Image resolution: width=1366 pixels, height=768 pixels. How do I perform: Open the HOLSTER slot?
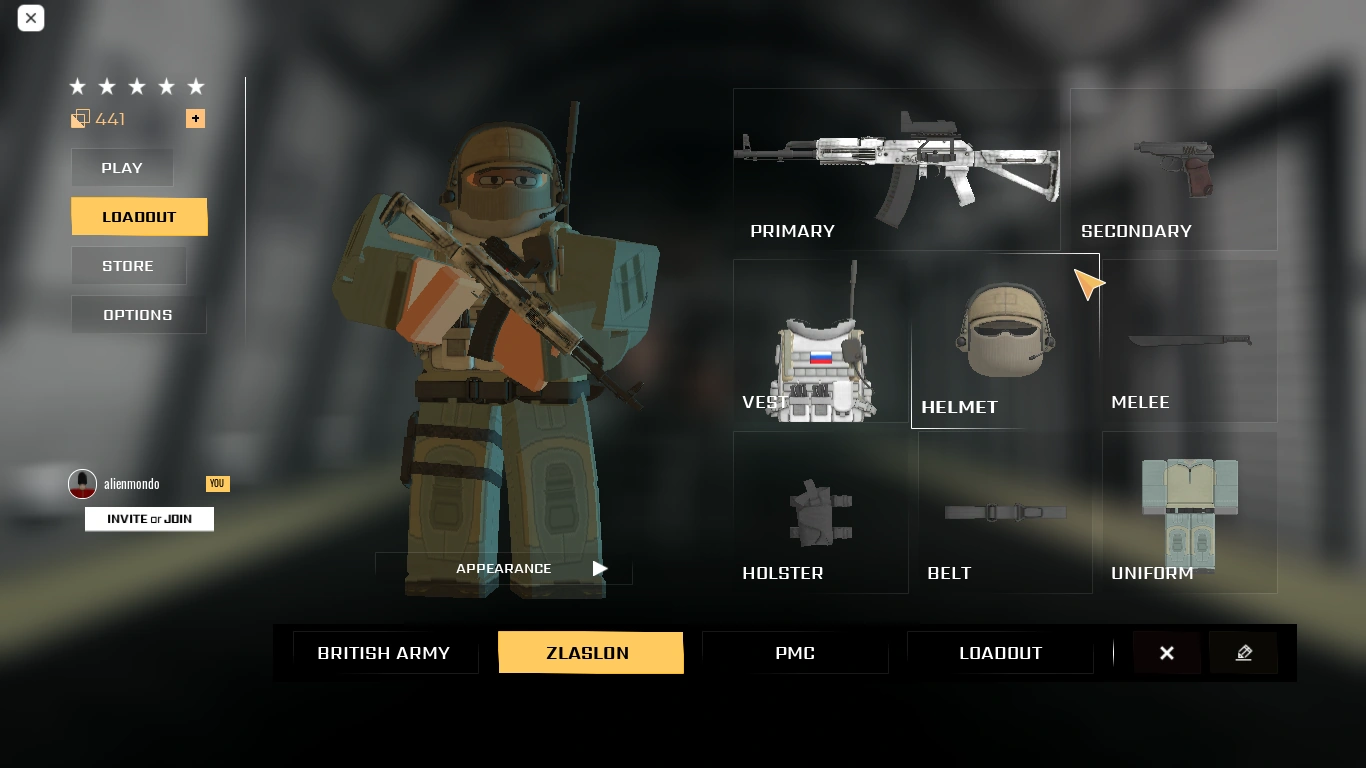pyautogui.click(x=820, y=510)
